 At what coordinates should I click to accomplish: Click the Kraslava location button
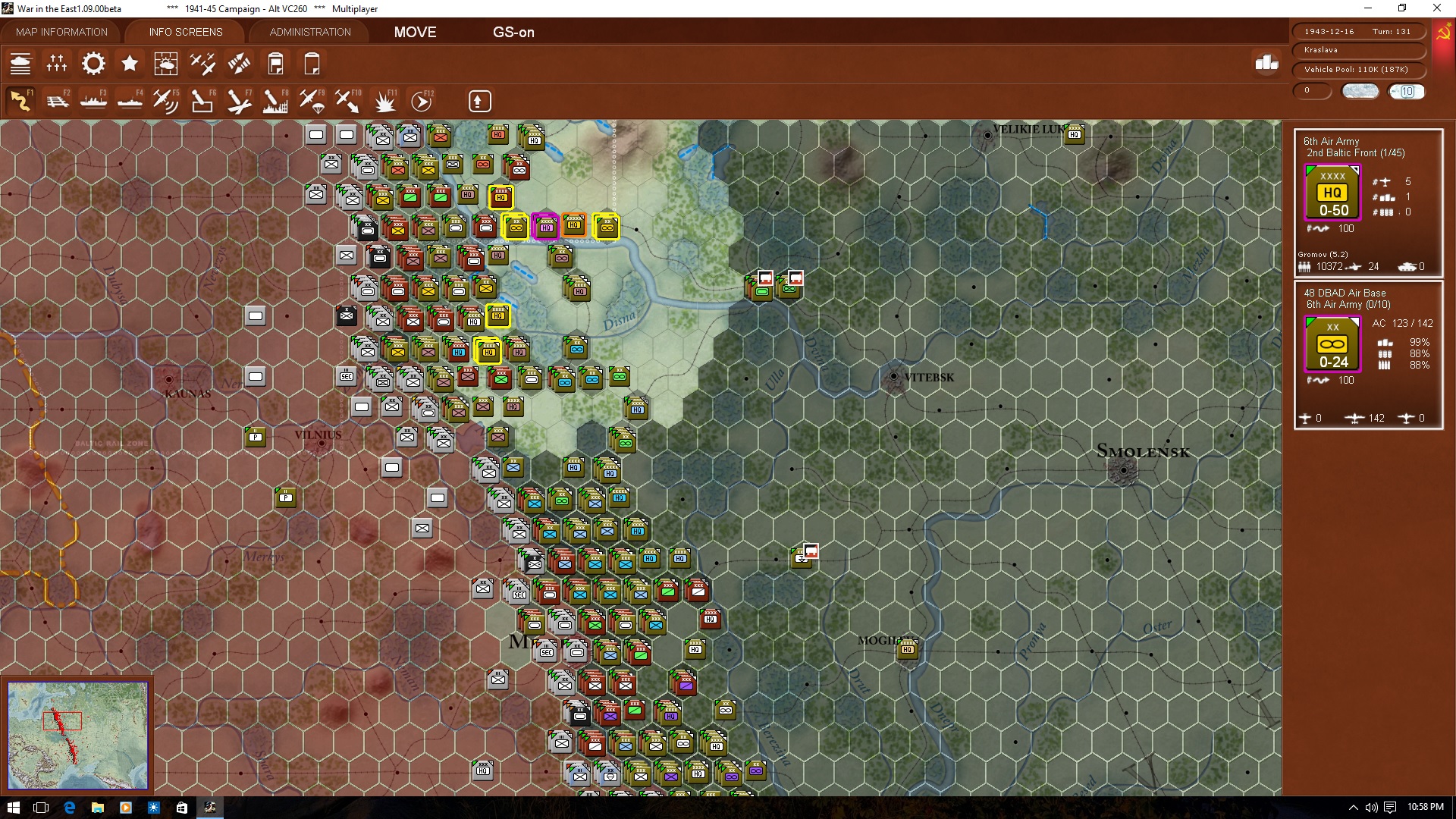click(x=1358, y=50)
